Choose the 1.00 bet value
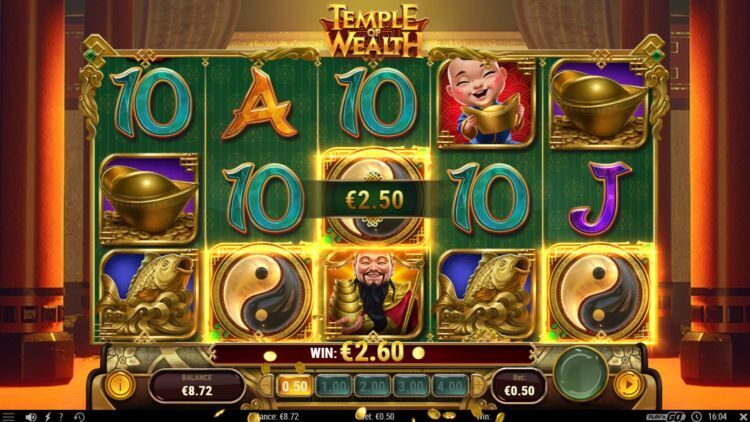Image resolution: width=750 pixels, height=422 pixels. pos(335,384)
